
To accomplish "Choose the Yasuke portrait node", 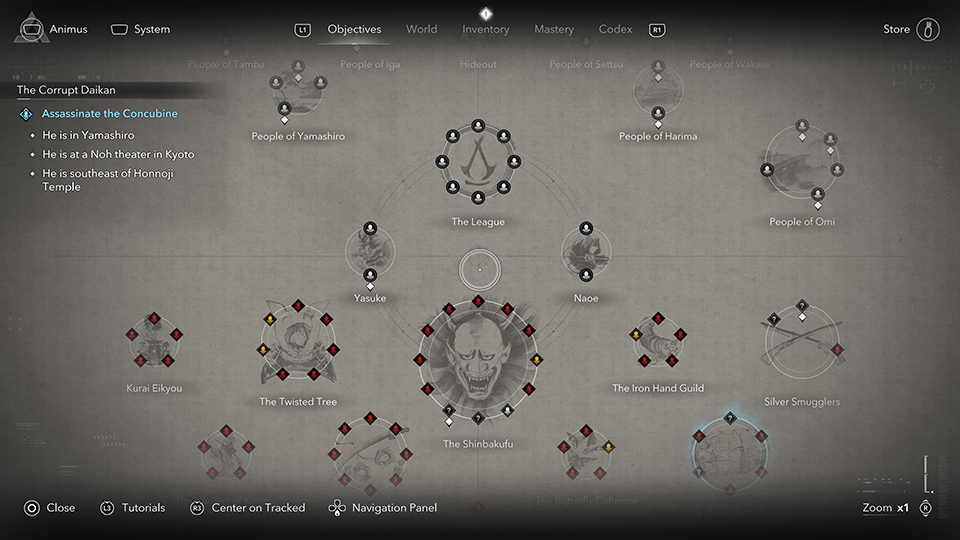I will point(370,252).
